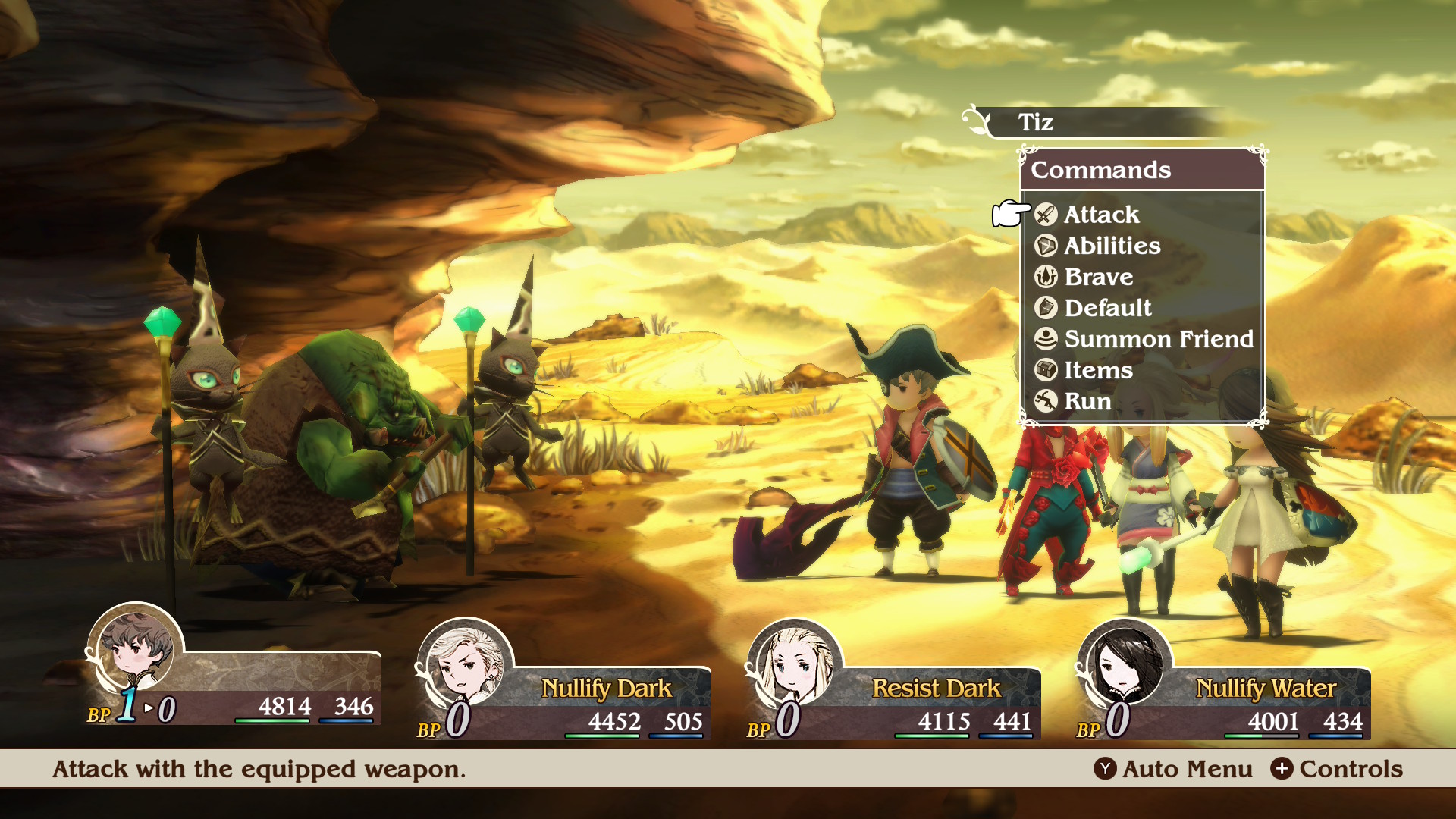Pick the Default command
The height and width of the screenshot is (819, 1456).
coord(1107,308)
